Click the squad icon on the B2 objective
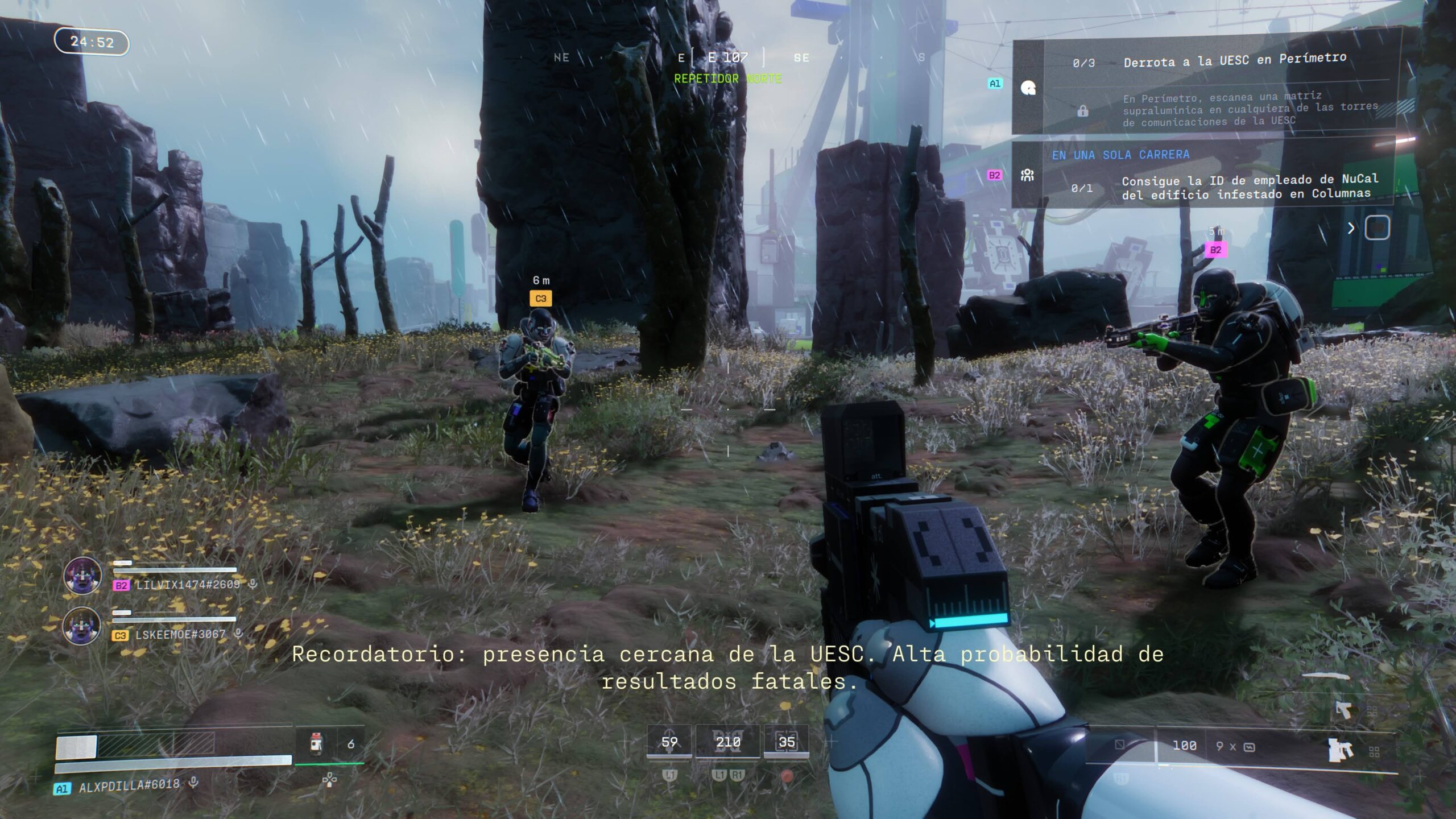 point(1027,175)
